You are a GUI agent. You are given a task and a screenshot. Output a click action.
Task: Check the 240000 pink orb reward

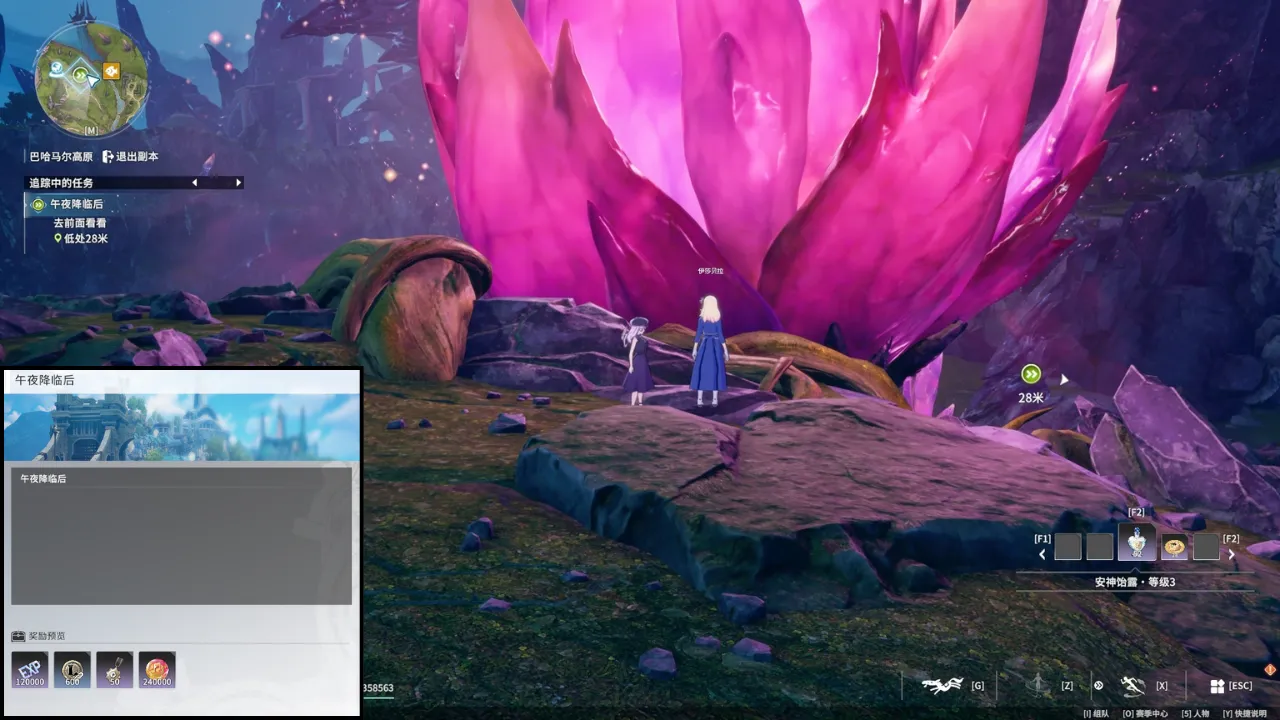(x=157, y=670)
